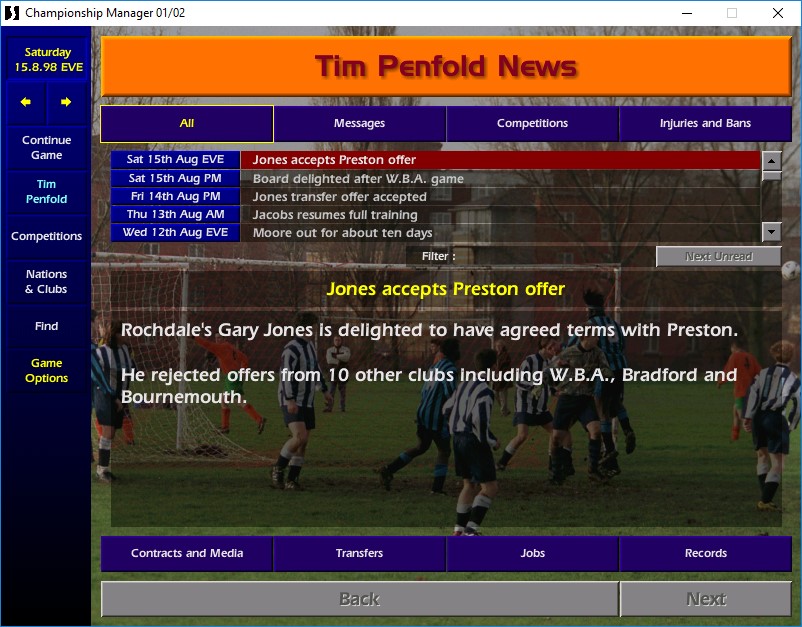Go back with the left yellow arrow

coord(26,102)
